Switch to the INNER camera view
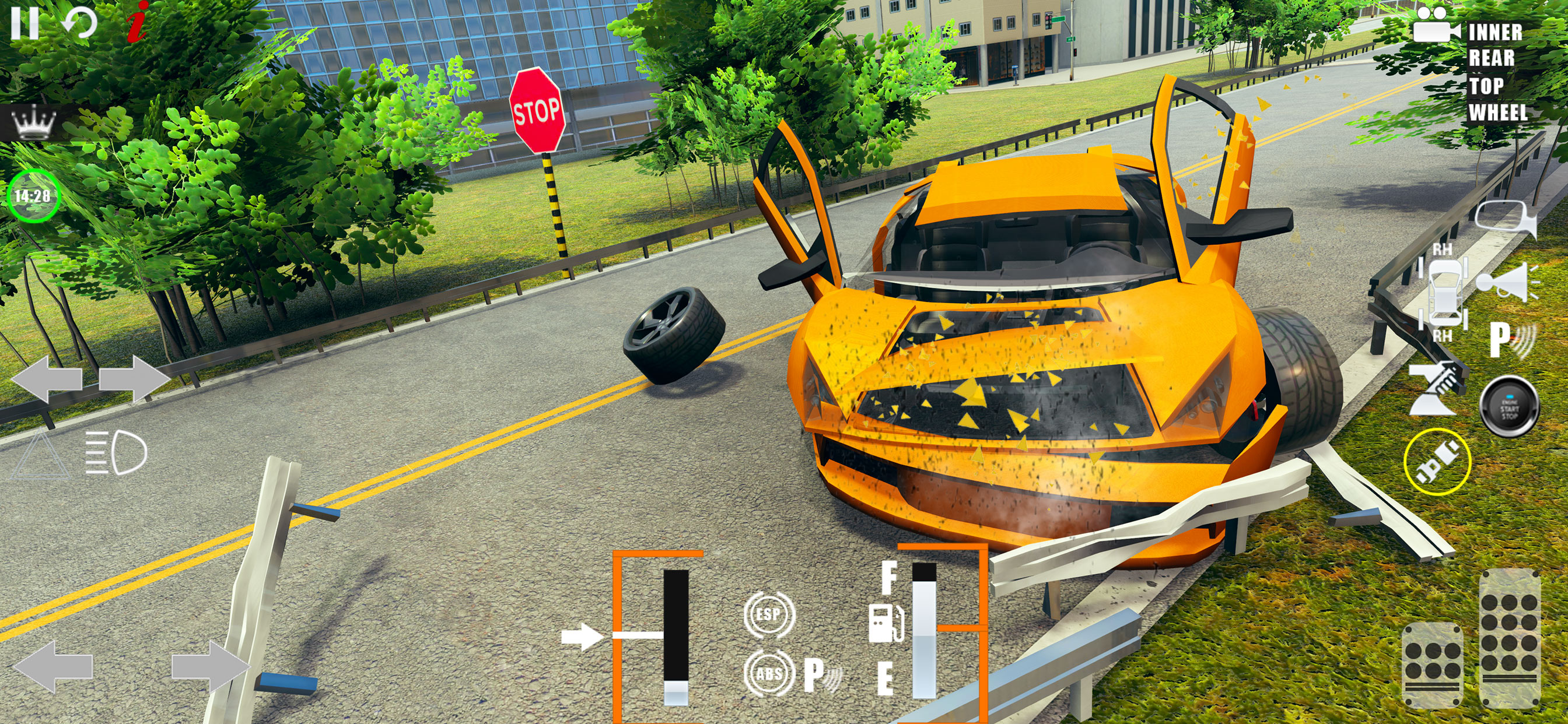The width and height of the screenshot is (1568, 724). coord(1495,32)
